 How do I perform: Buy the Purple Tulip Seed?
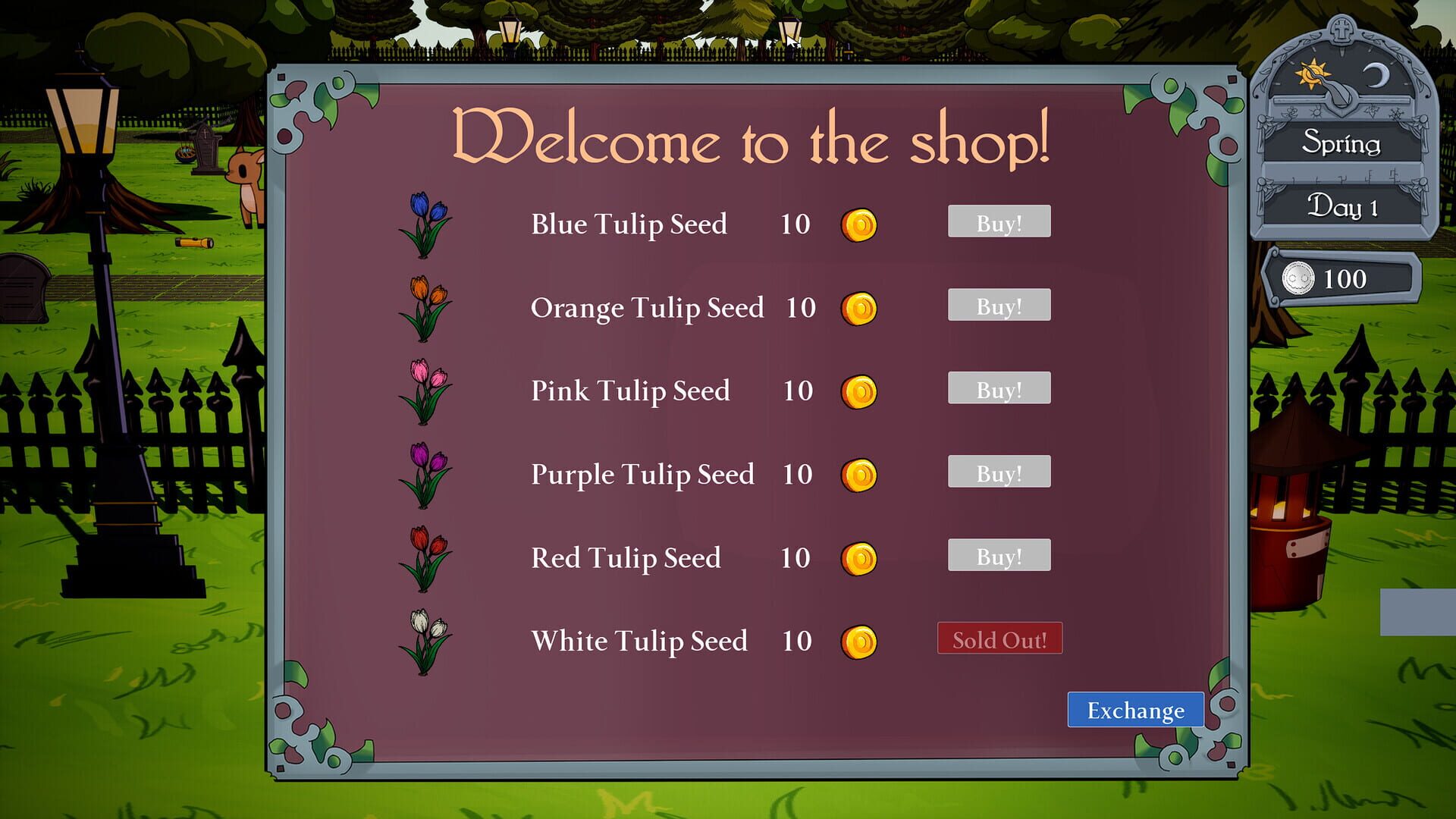[x=999, y=472]
